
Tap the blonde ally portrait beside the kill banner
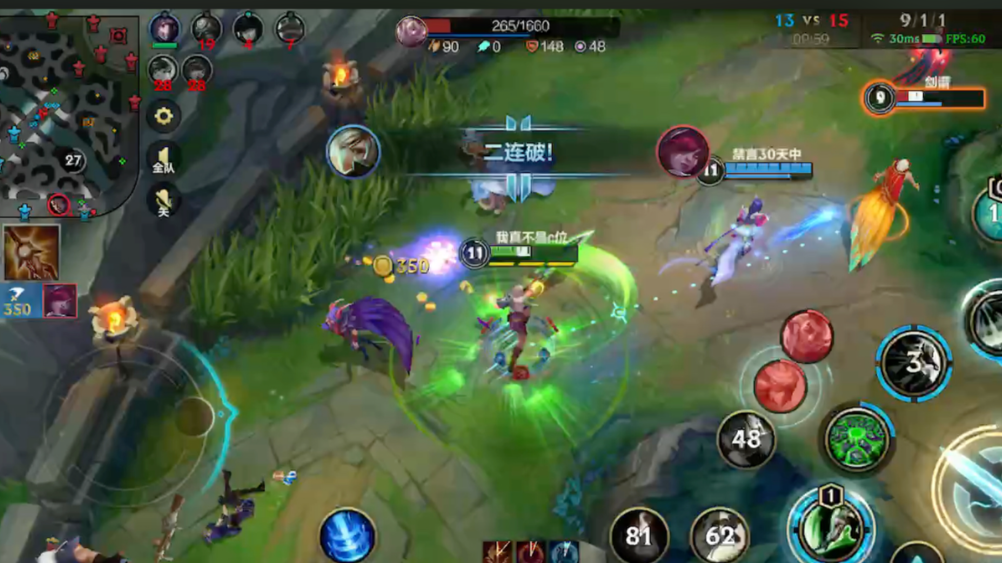click(353, 152)
